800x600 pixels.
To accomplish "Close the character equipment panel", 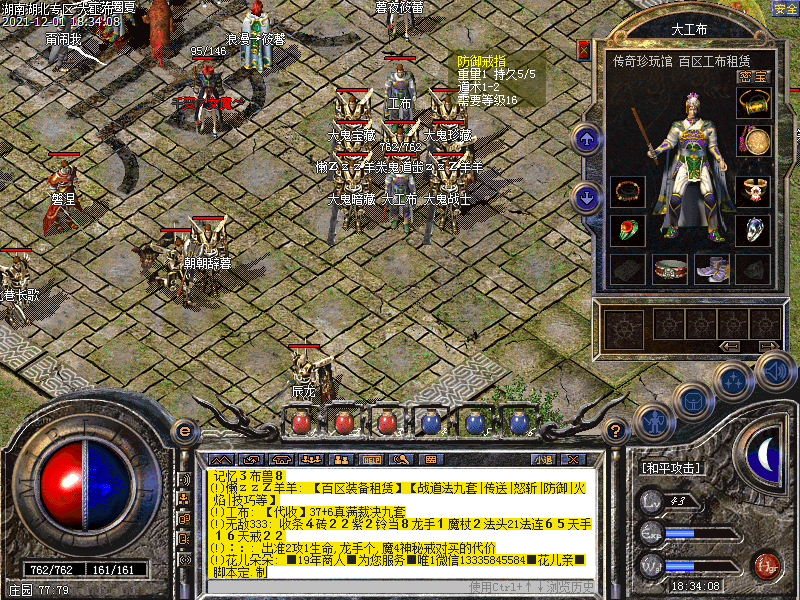I will 584,49.
